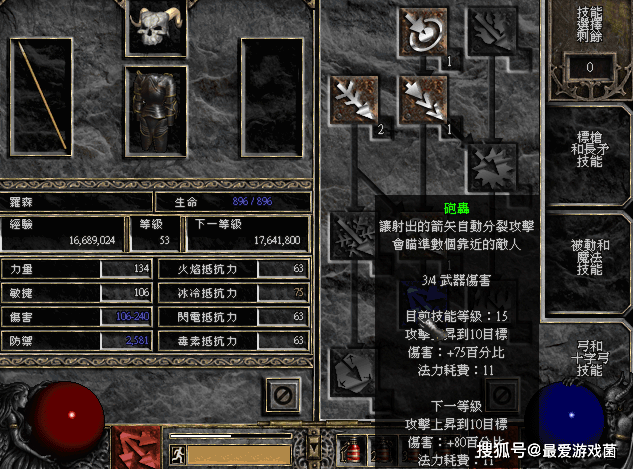
Task: Close the character stats panel
Action: [x=283, y=395]
